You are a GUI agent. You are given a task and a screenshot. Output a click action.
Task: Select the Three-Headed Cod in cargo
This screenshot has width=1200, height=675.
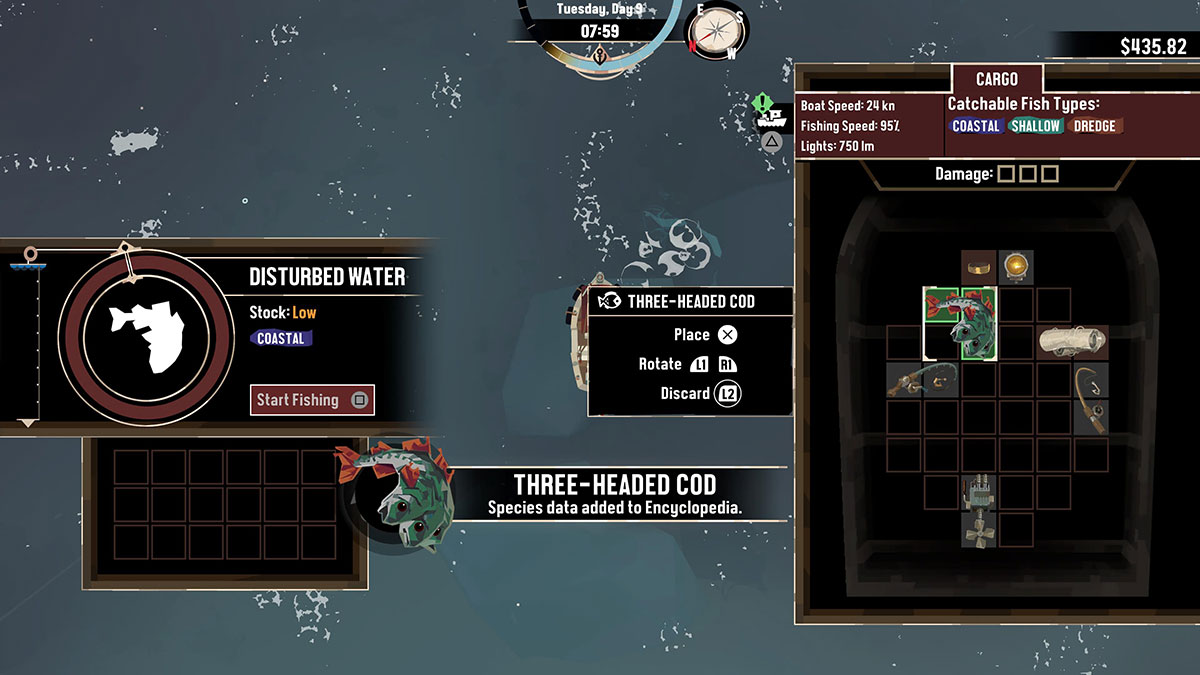coord(960,322)
